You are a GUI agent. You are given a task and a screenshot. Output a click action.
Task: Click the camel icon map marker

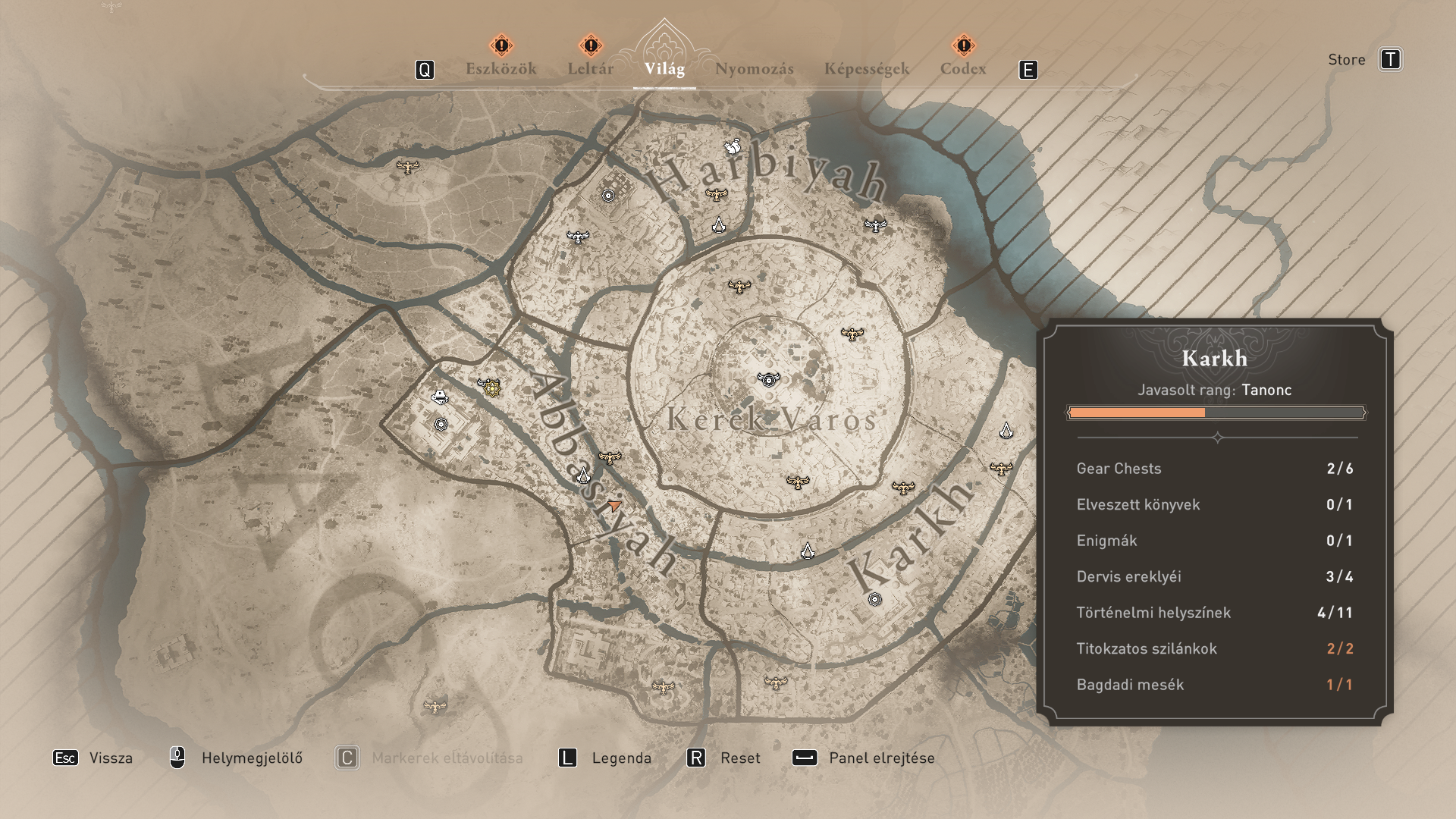tap(439, 397)
